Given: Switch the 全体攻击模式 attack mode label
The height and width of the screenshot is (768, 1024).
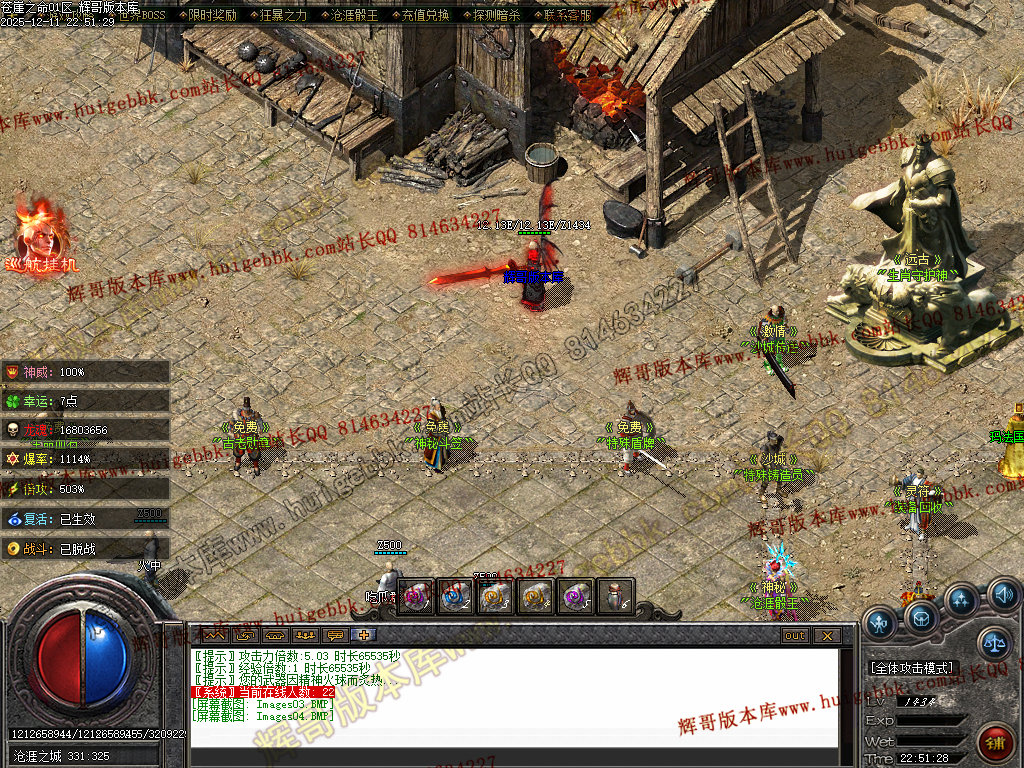Looking at the screenshot, I should tap(914, 667).
